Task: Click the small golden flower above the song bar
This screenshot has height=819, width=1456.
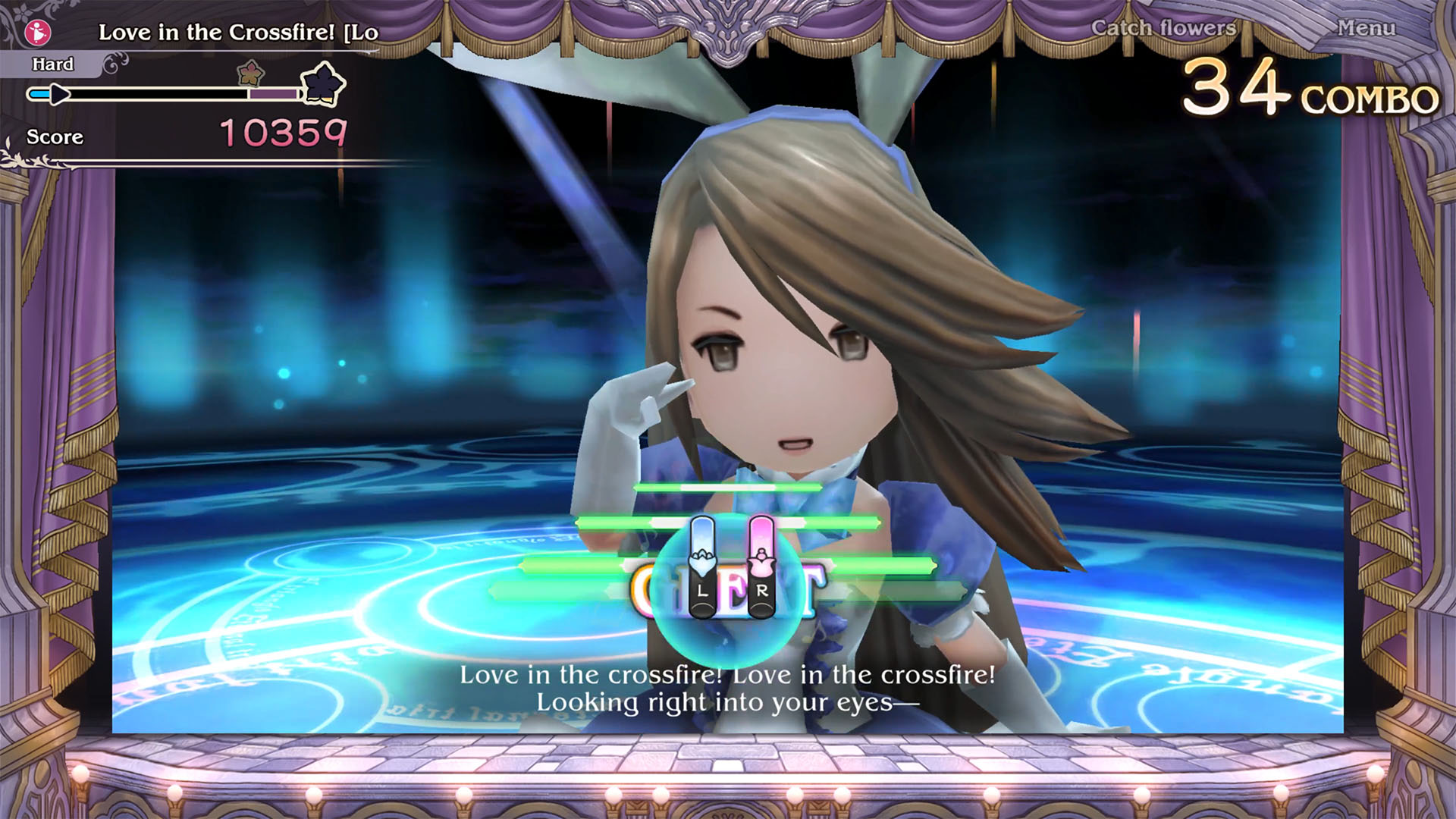Action: click(250, 74)
